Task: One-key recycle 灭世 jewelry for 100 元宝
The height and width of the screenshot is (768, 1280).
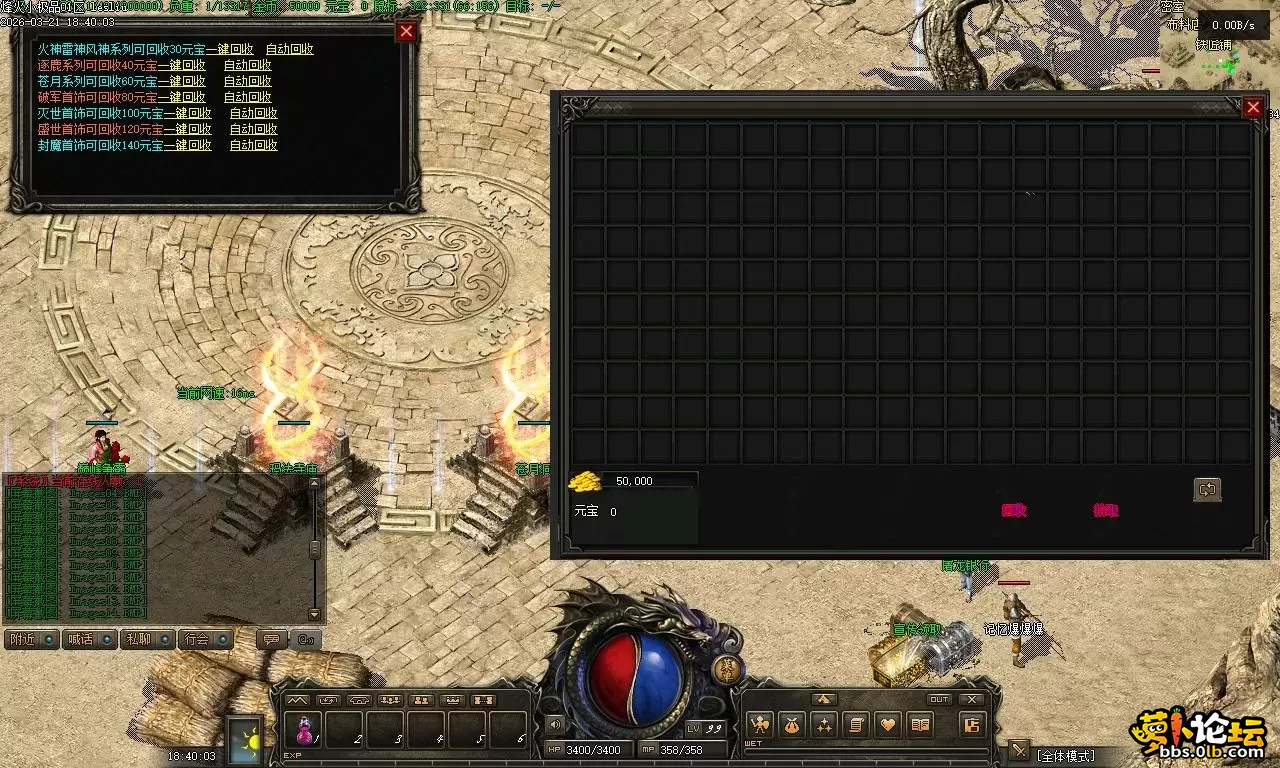Action: pos(187,113)
